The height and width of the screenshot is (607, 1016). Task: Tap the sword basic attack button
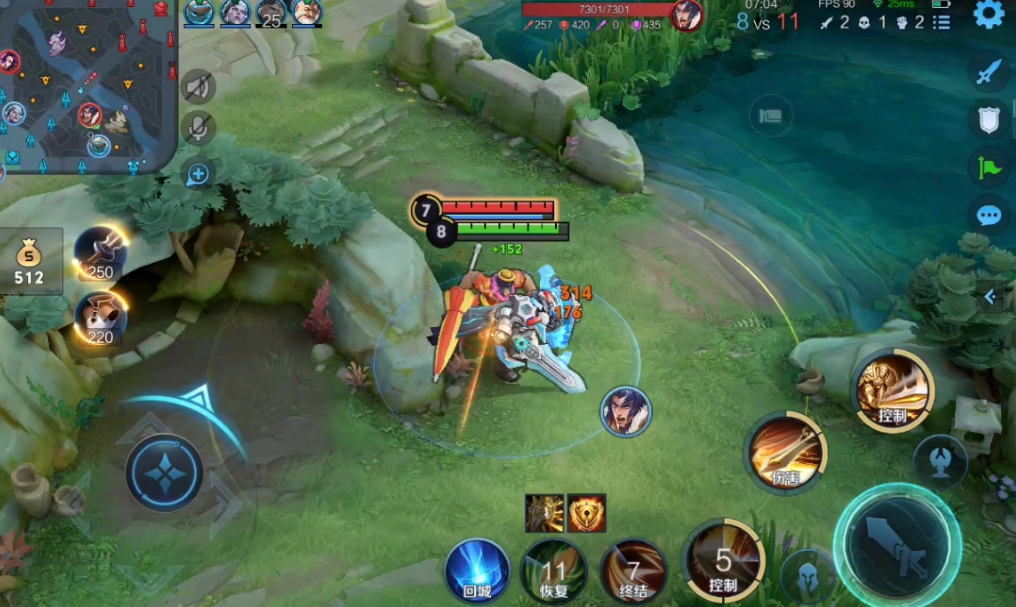897,545
